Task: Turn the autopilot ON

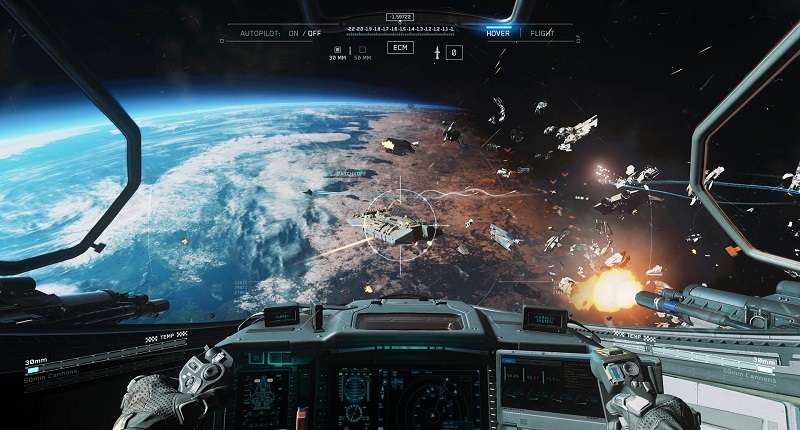Action: [294, 33]
